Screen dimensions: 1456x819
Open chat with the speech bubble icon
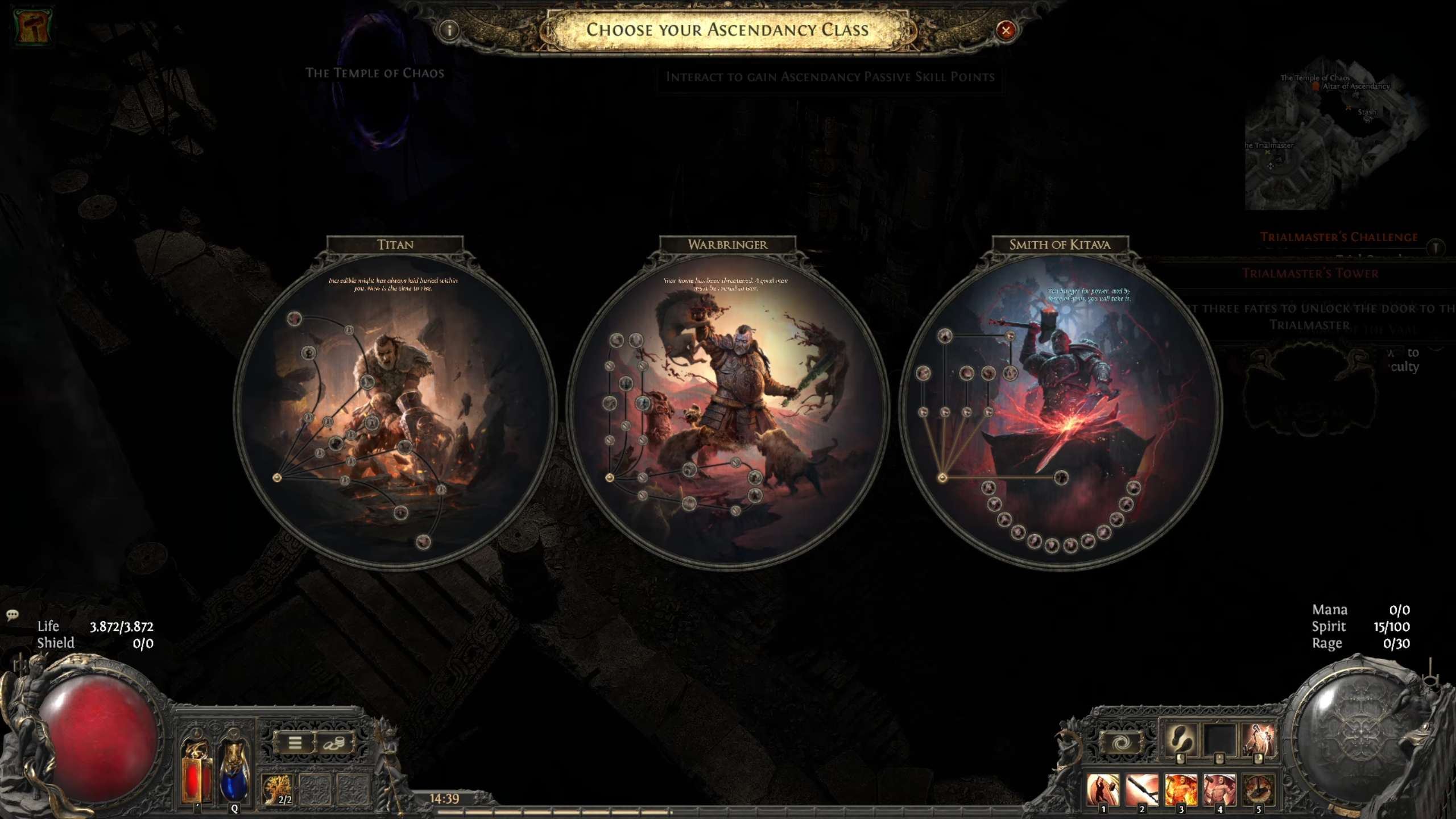click(11, 615)
